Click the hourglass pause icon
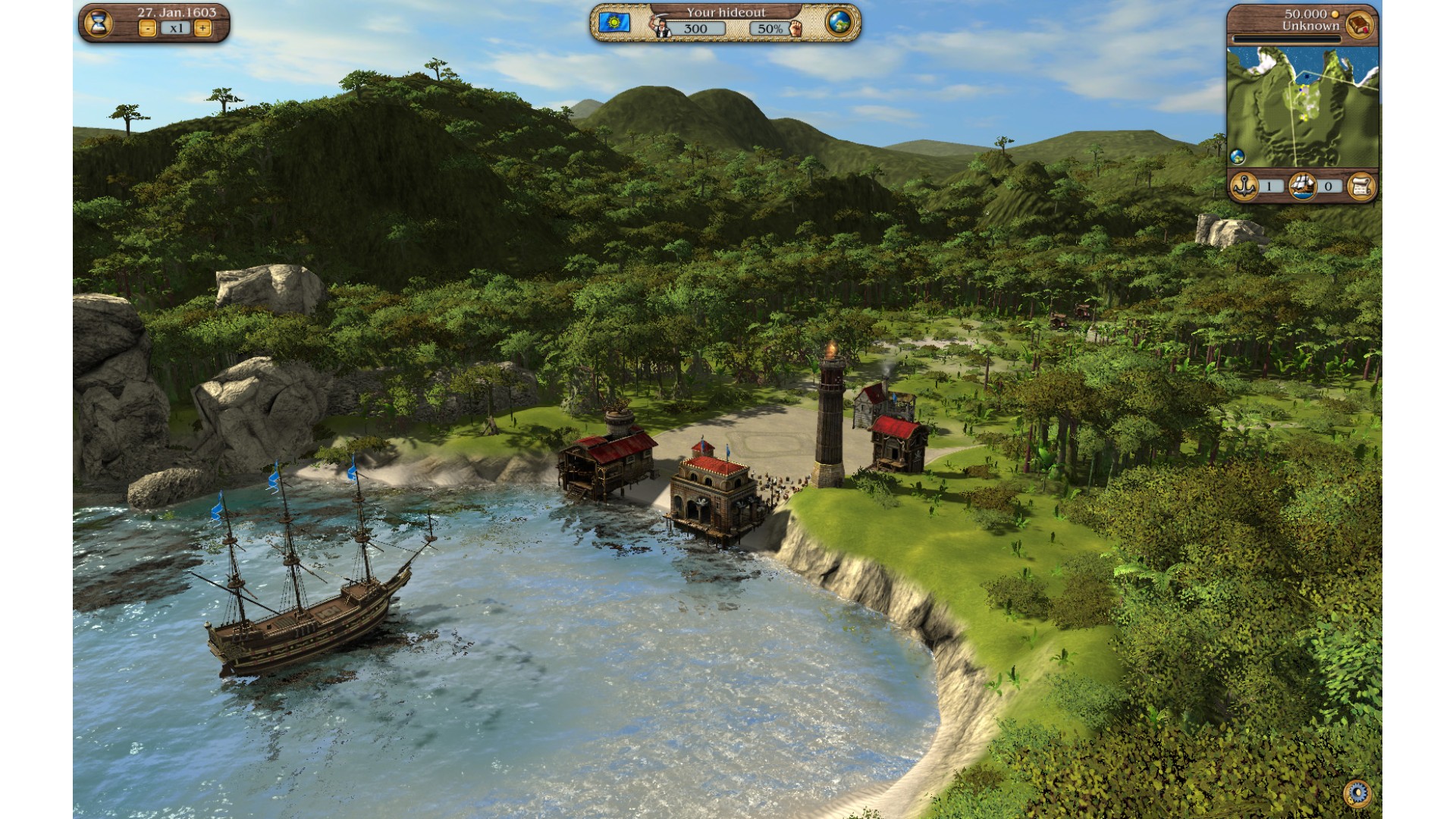1456x819 pixels. pyautogui.click(x=98, y=24)
